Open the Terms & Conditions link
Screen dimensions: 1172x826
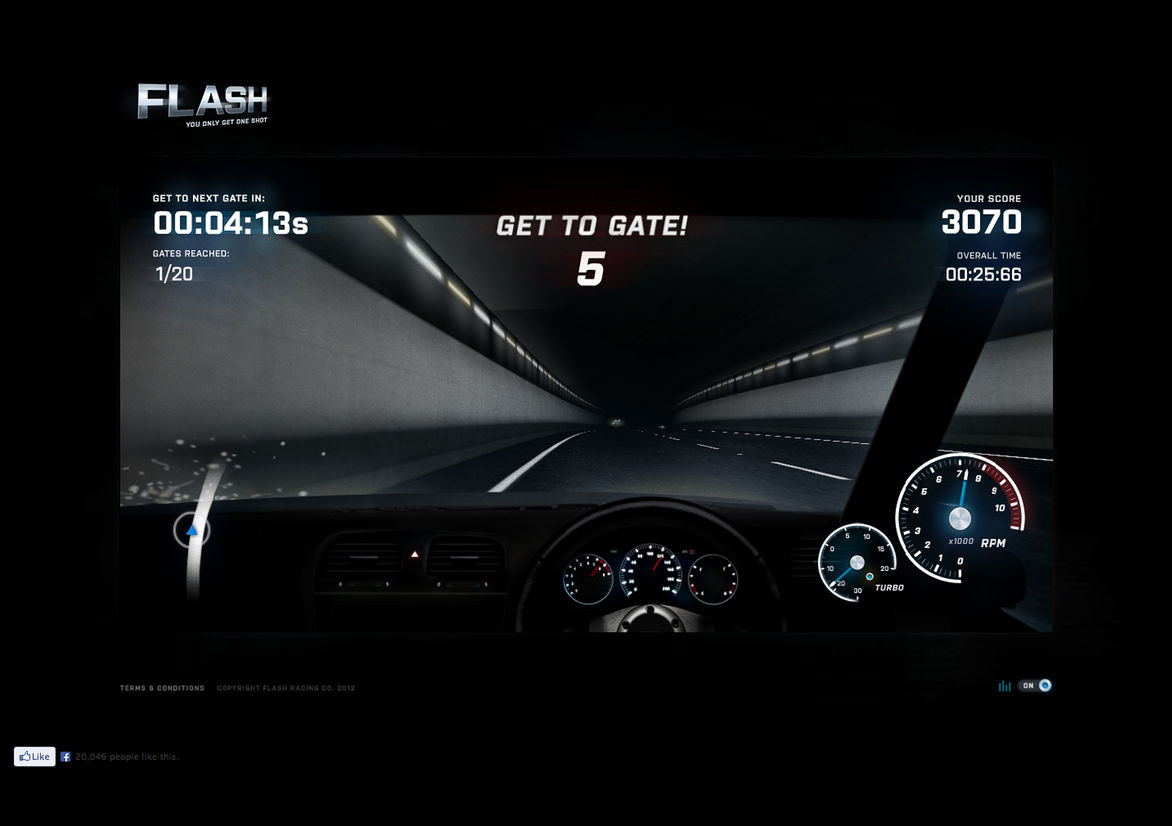162,688
